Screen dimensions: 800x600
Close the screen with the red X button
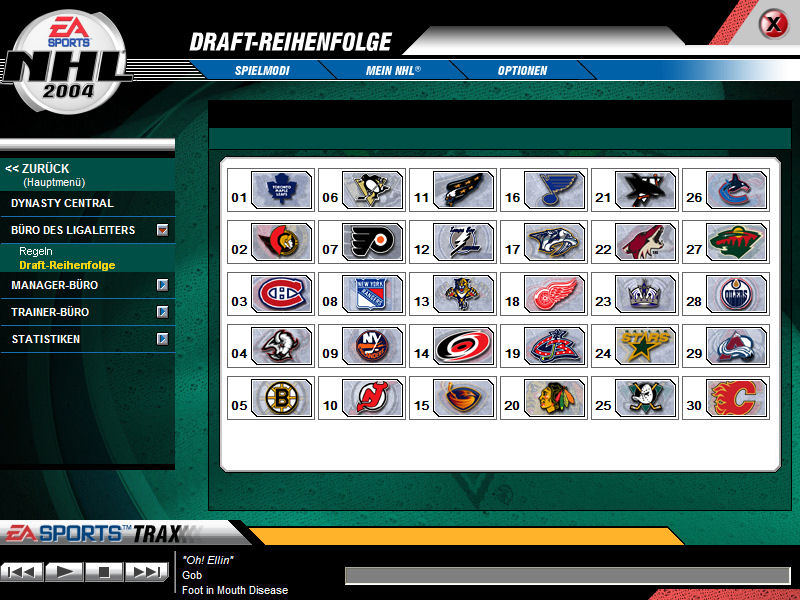773,24
